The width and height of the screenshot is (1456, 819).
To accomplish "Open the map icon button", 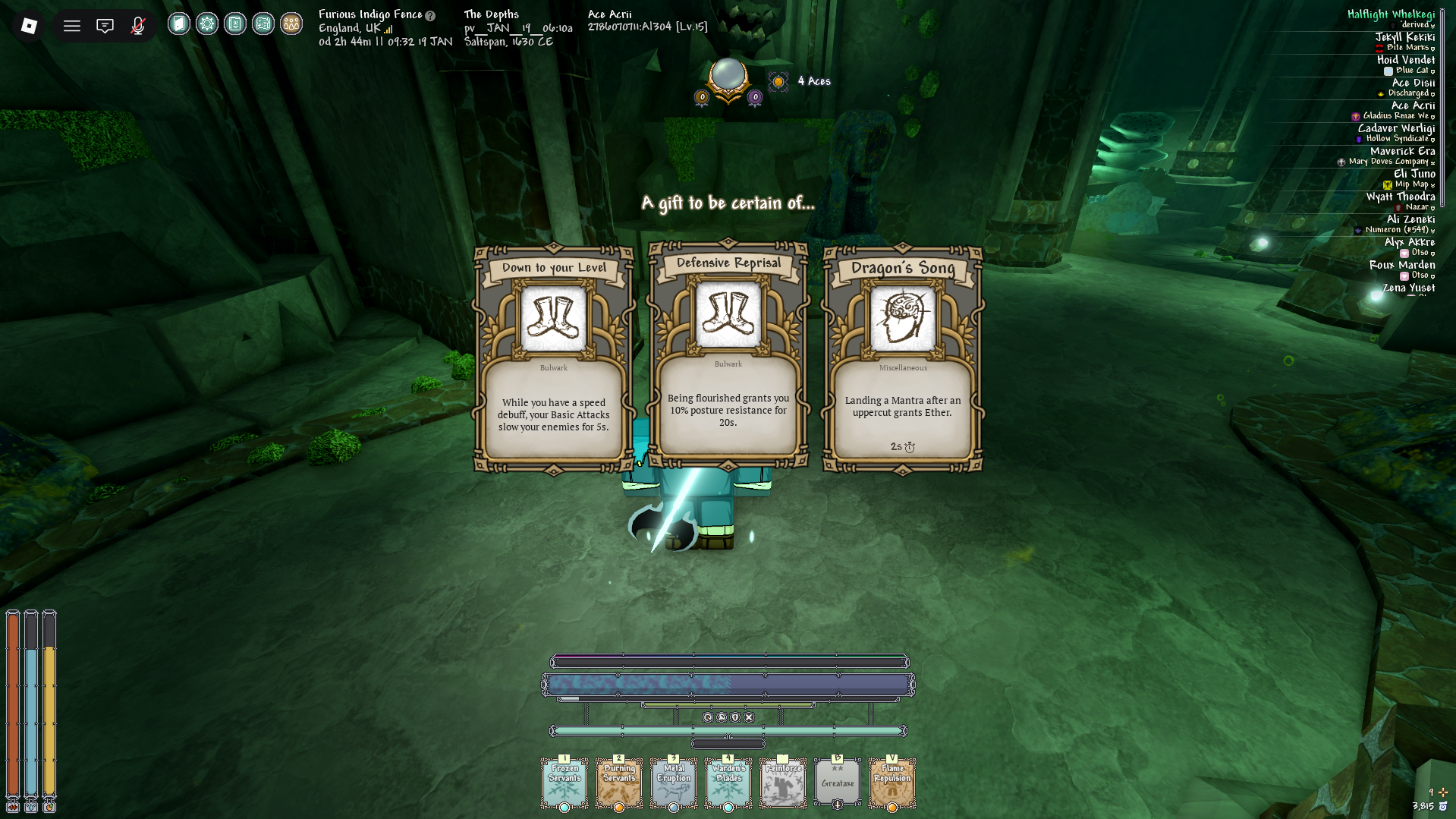I will click(x=263, y=24).
